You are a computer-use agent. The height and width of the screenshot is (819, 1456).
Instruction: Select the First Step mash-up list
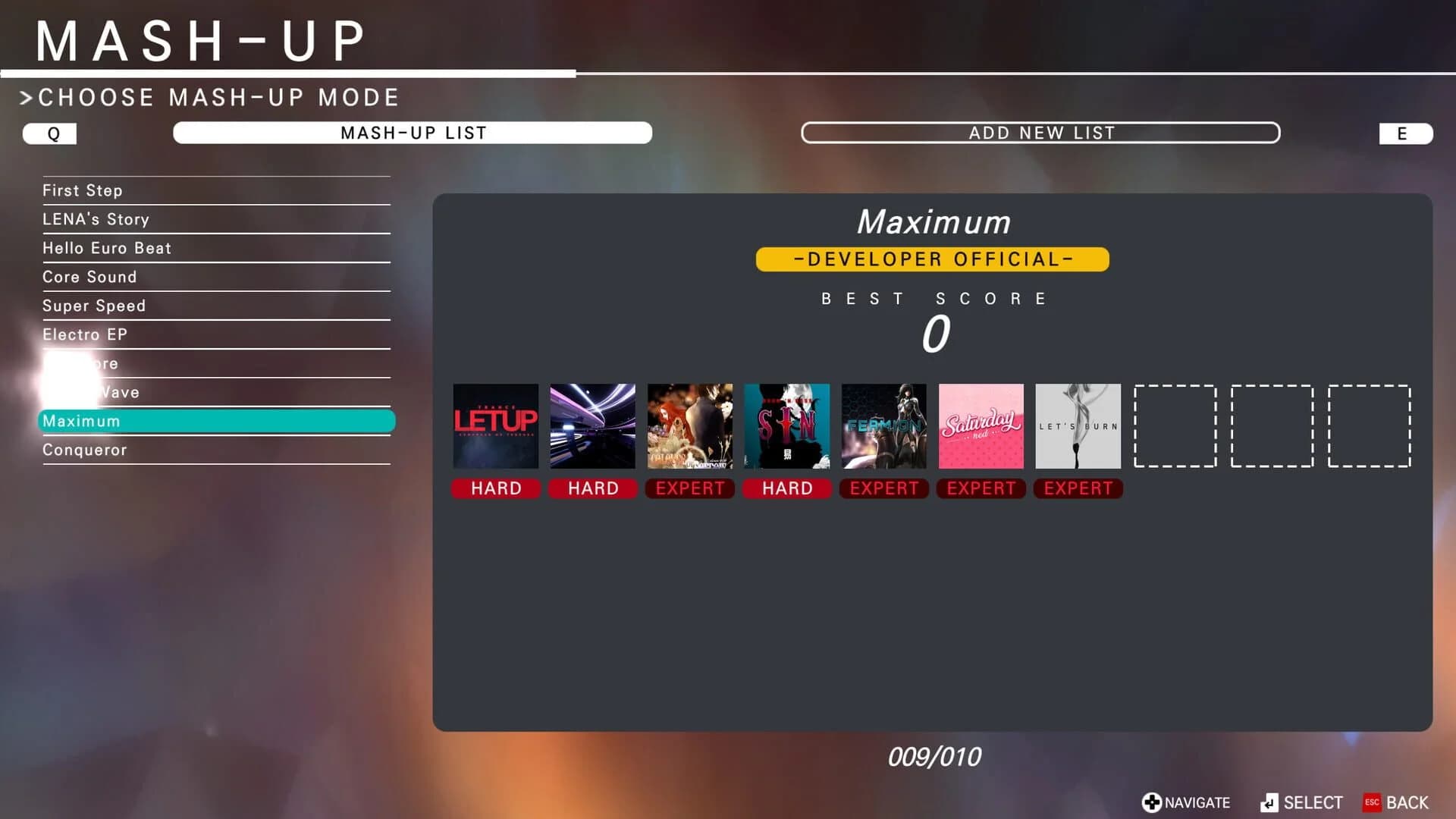[x=216, y=190]
